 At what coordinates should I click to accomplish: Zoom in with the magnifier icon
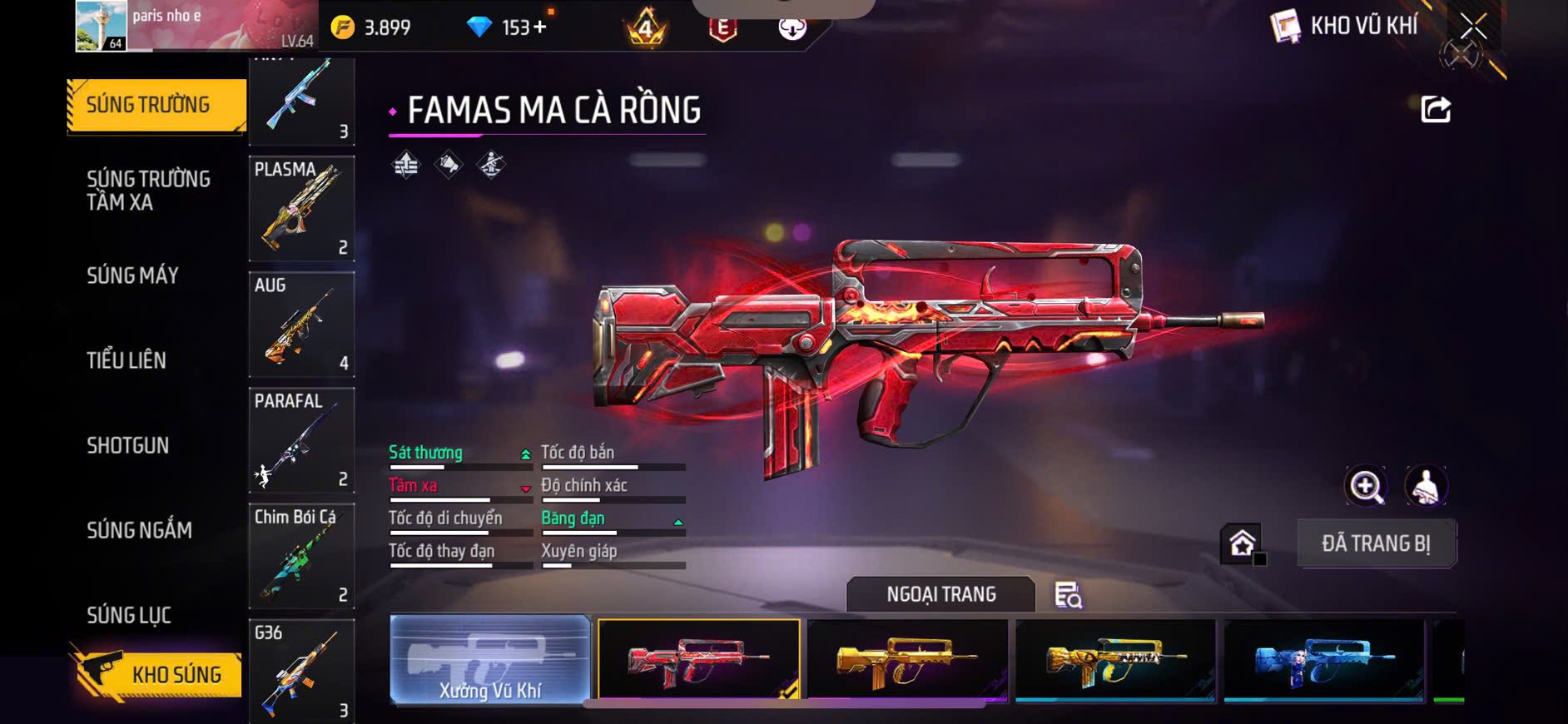[1366, 486]
